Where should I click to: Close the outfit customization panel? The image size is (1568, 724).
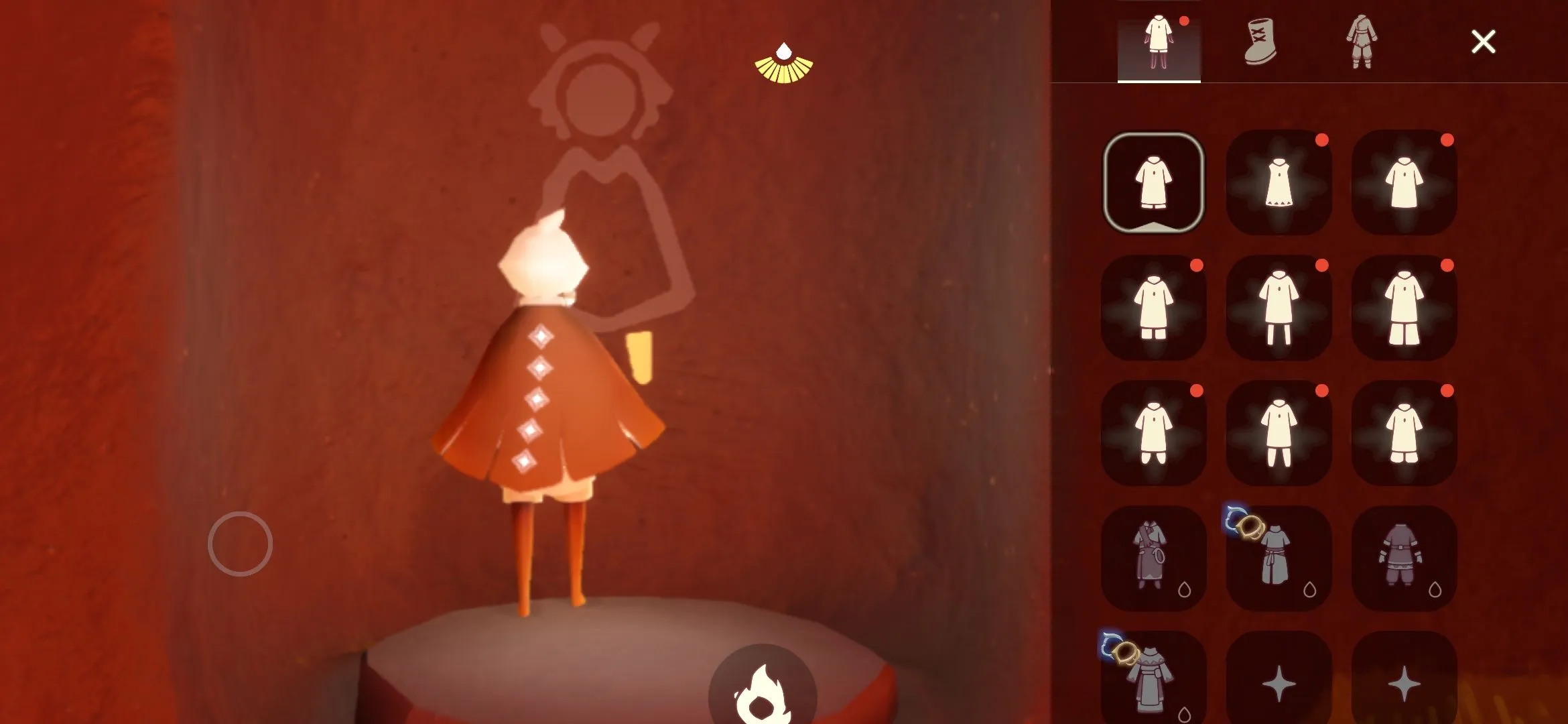coord(1483,42)
